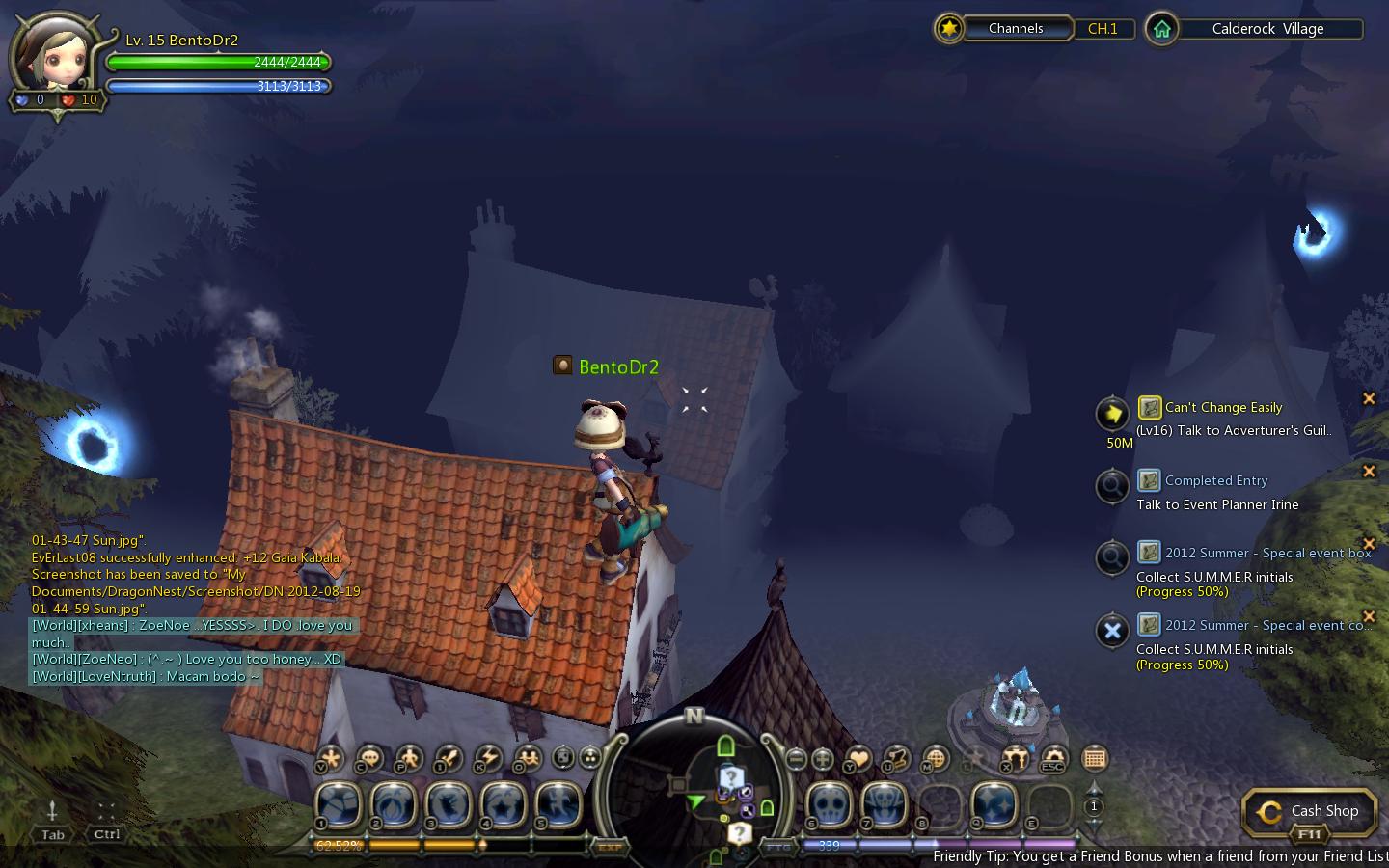
Task: Open the 'Completed Entry' quest tracker entry
Action: point(1215,480)
